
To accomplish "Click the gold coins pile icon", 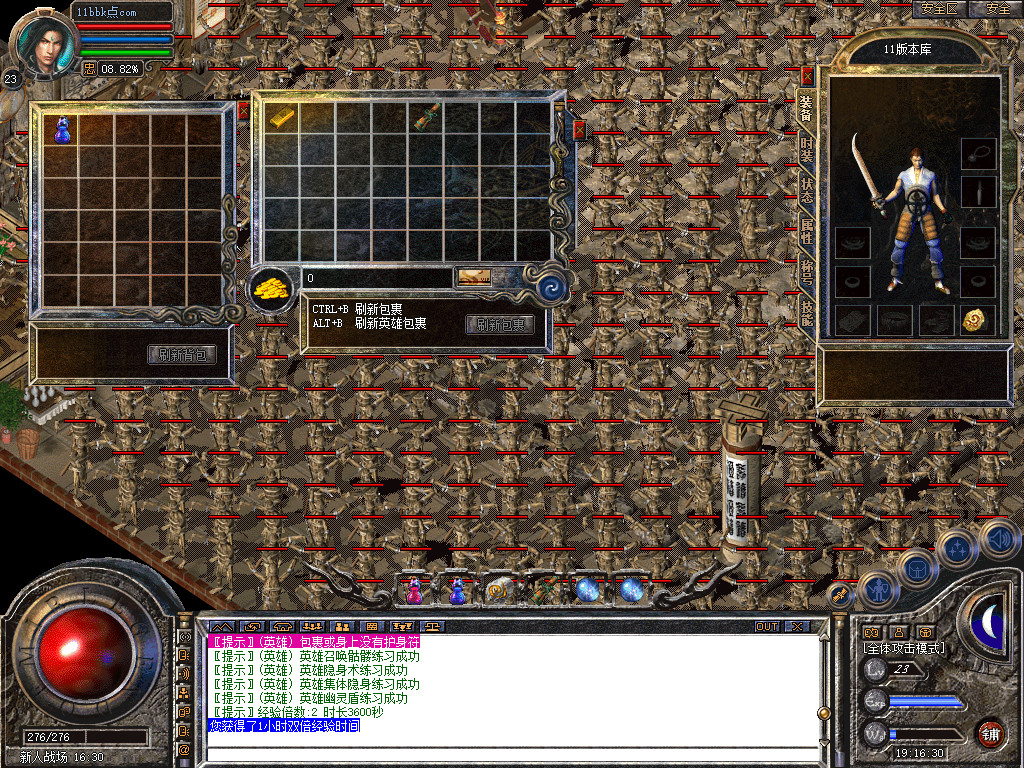I will point(270,289).
